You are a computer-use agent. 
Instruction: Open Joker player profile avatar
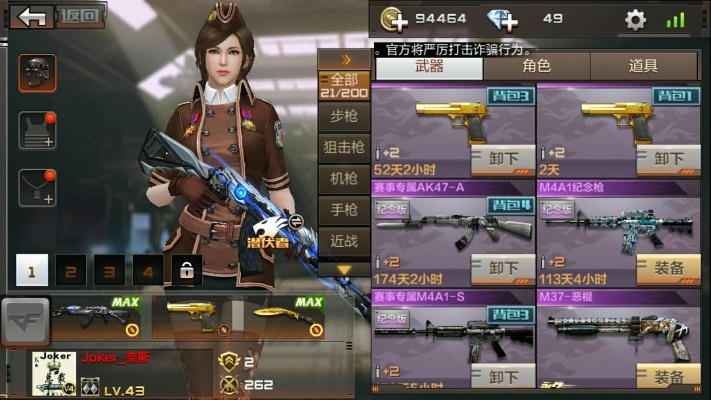[x=53, y=372]
